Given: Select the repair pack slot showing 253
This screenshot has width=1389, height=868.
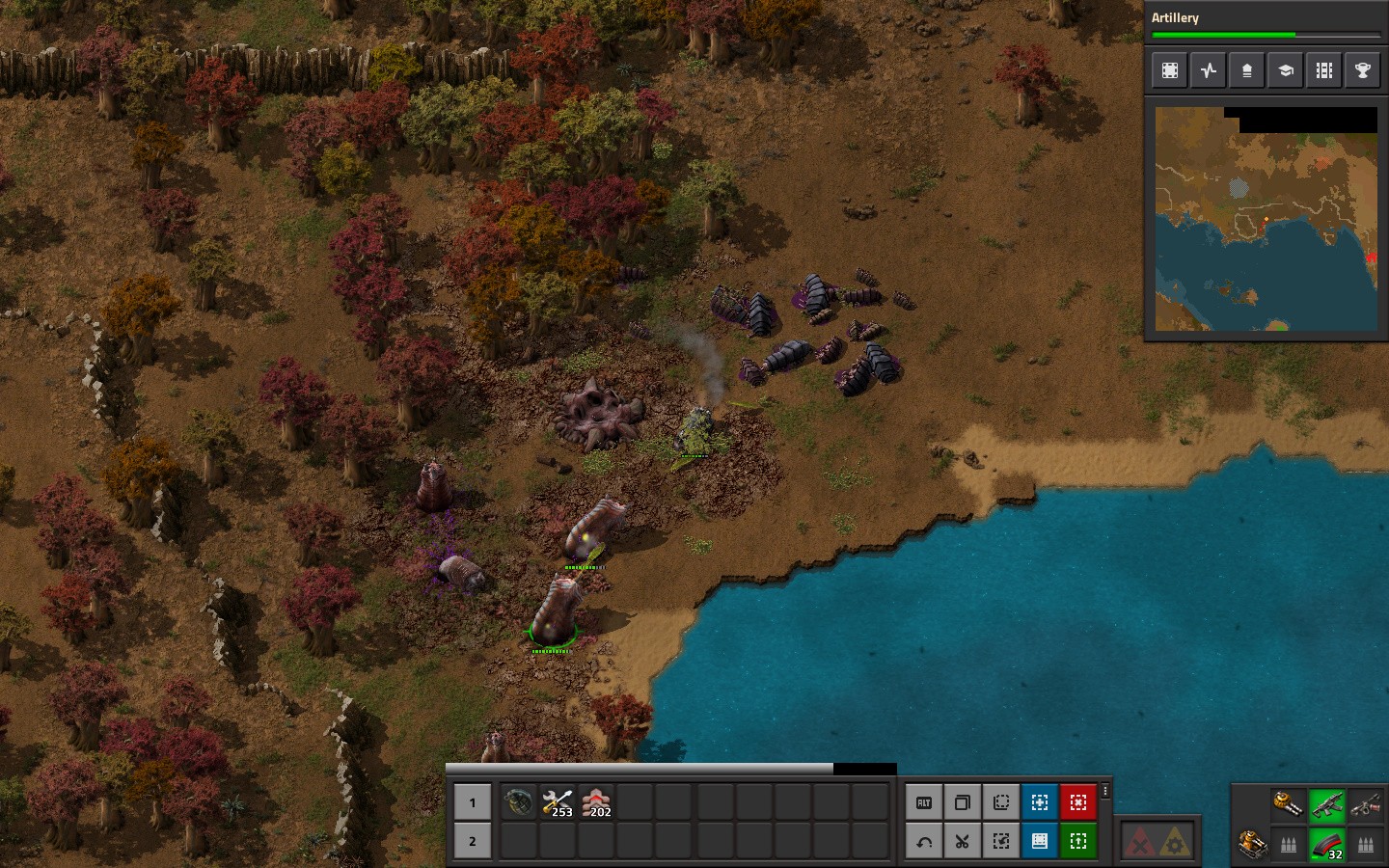Looking at the screenshot, I should 558,801.
